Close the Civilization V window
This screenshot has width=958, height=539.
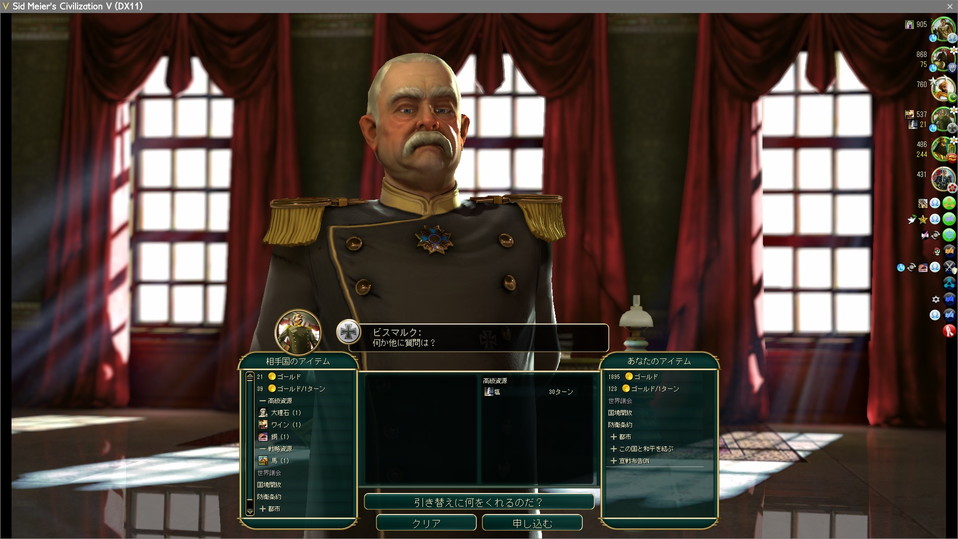948,6
